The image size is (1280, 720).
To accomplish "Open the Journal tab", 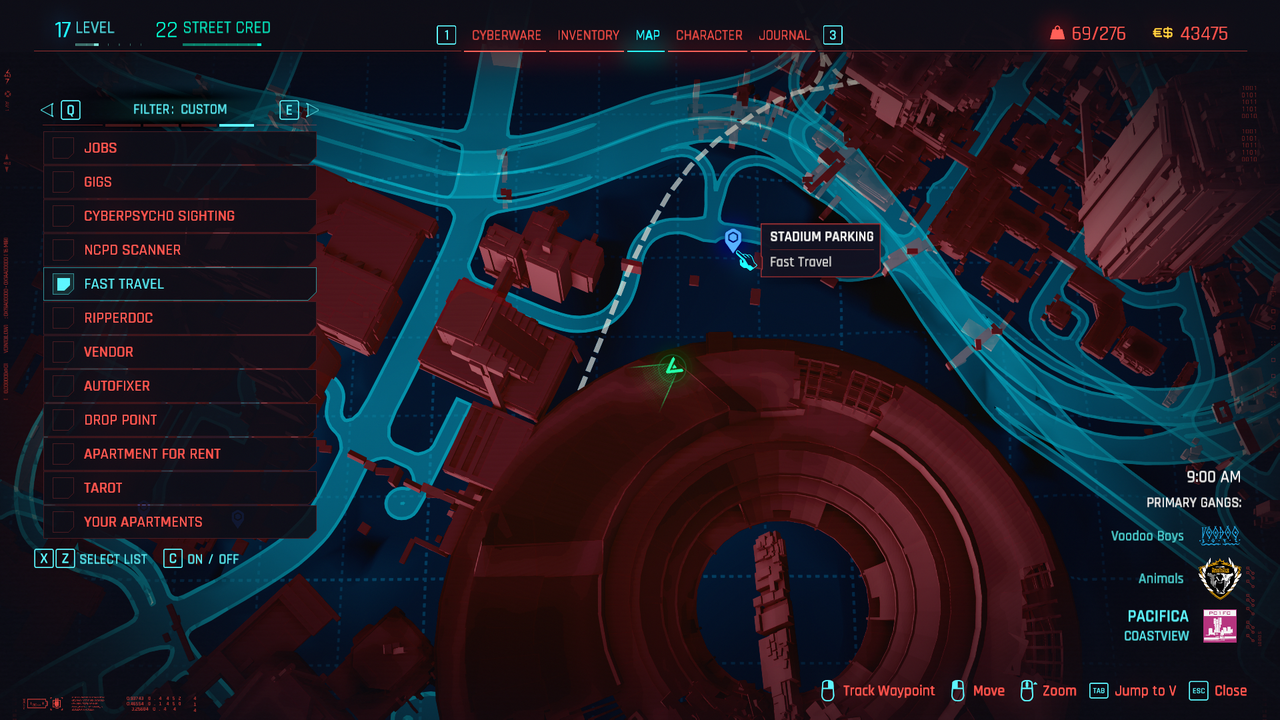I will tap(784, 35).
